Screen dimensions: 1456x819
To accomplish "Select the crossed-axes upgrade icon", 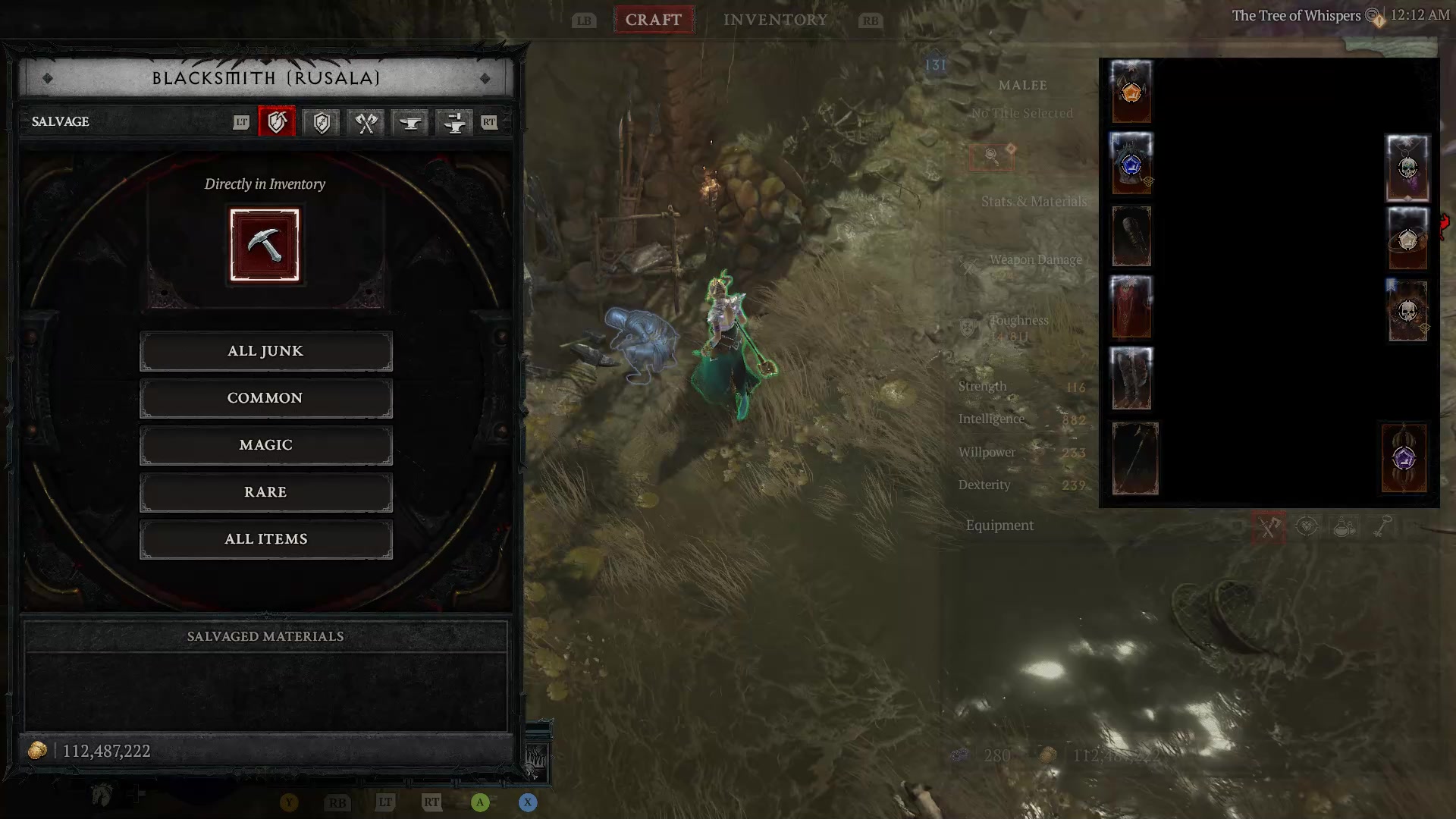I will tap(365, 122).
